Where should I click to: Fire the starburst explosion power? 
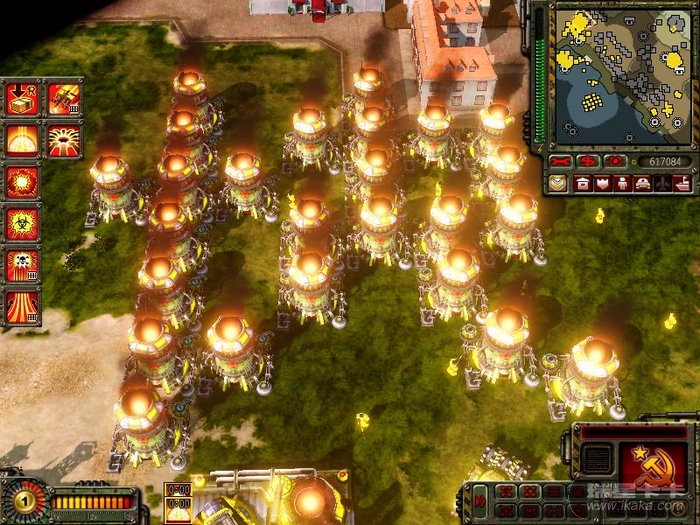point(21,182)
